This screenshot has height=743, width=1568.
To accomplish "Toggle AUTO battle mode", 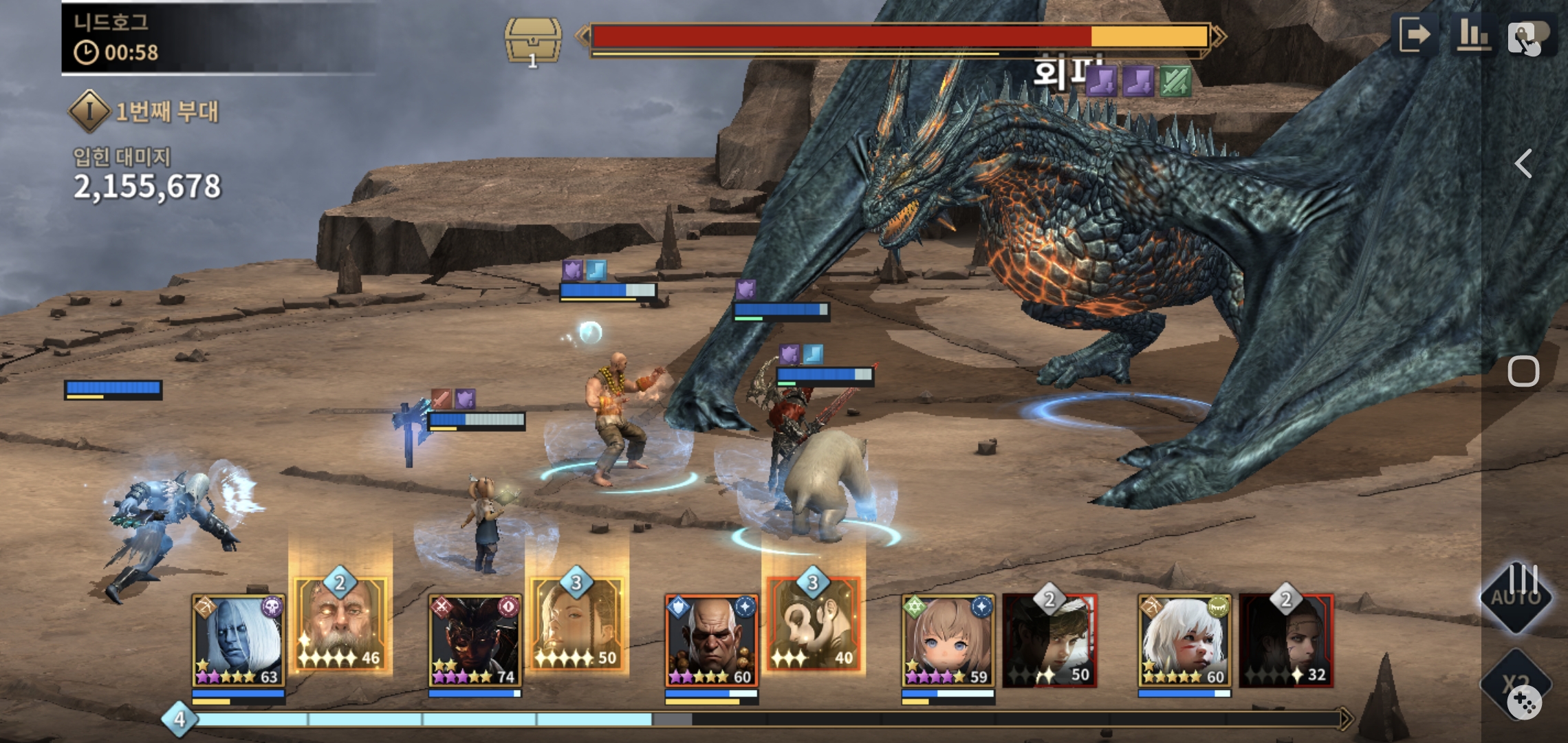I will tap(1516, 596).
